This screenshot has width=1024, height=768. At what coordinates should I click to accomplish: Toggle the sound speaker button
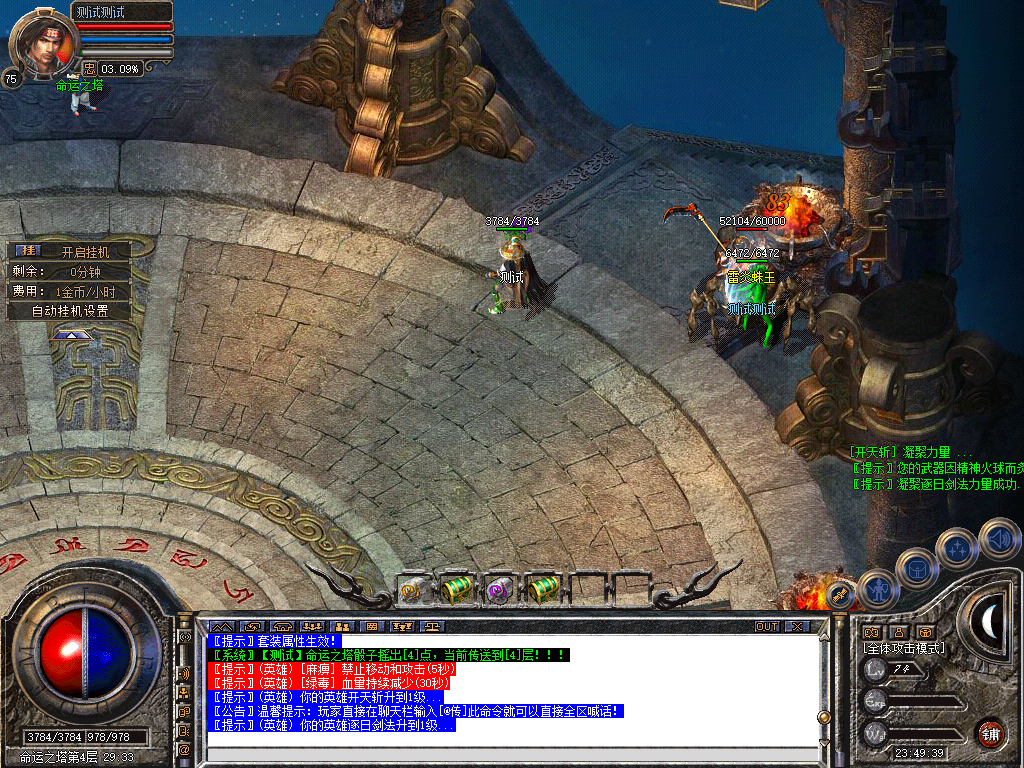[999, 538]
